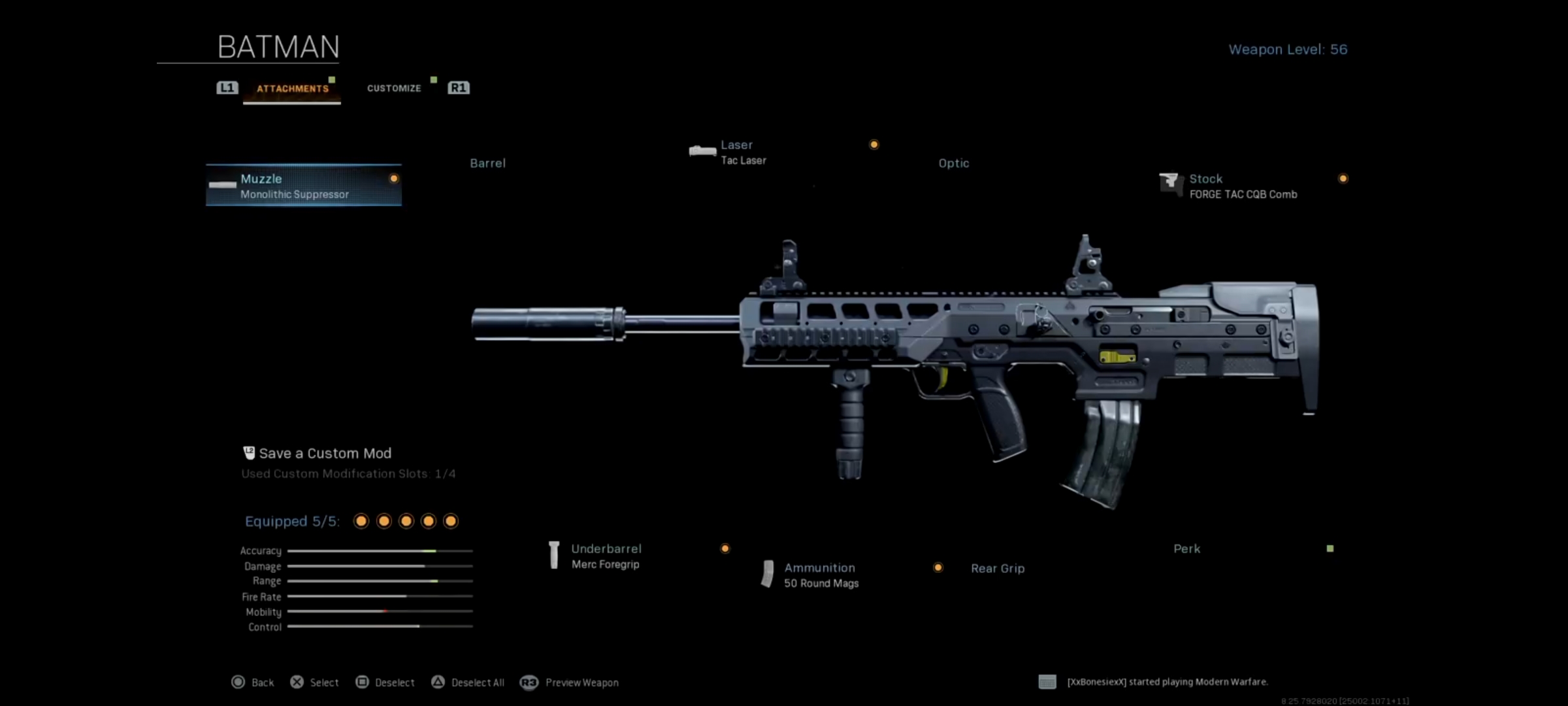1568x706 pixels.
Task: Click the Deselect All triangle icon
Action: click(436, 682)
